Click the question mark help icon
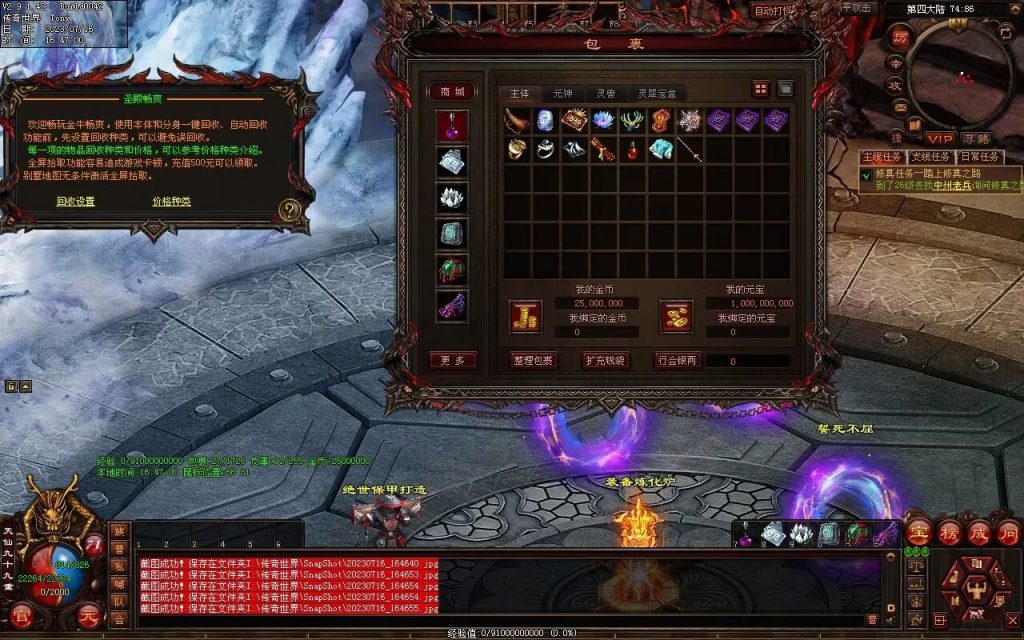 (x=290, y=210)
